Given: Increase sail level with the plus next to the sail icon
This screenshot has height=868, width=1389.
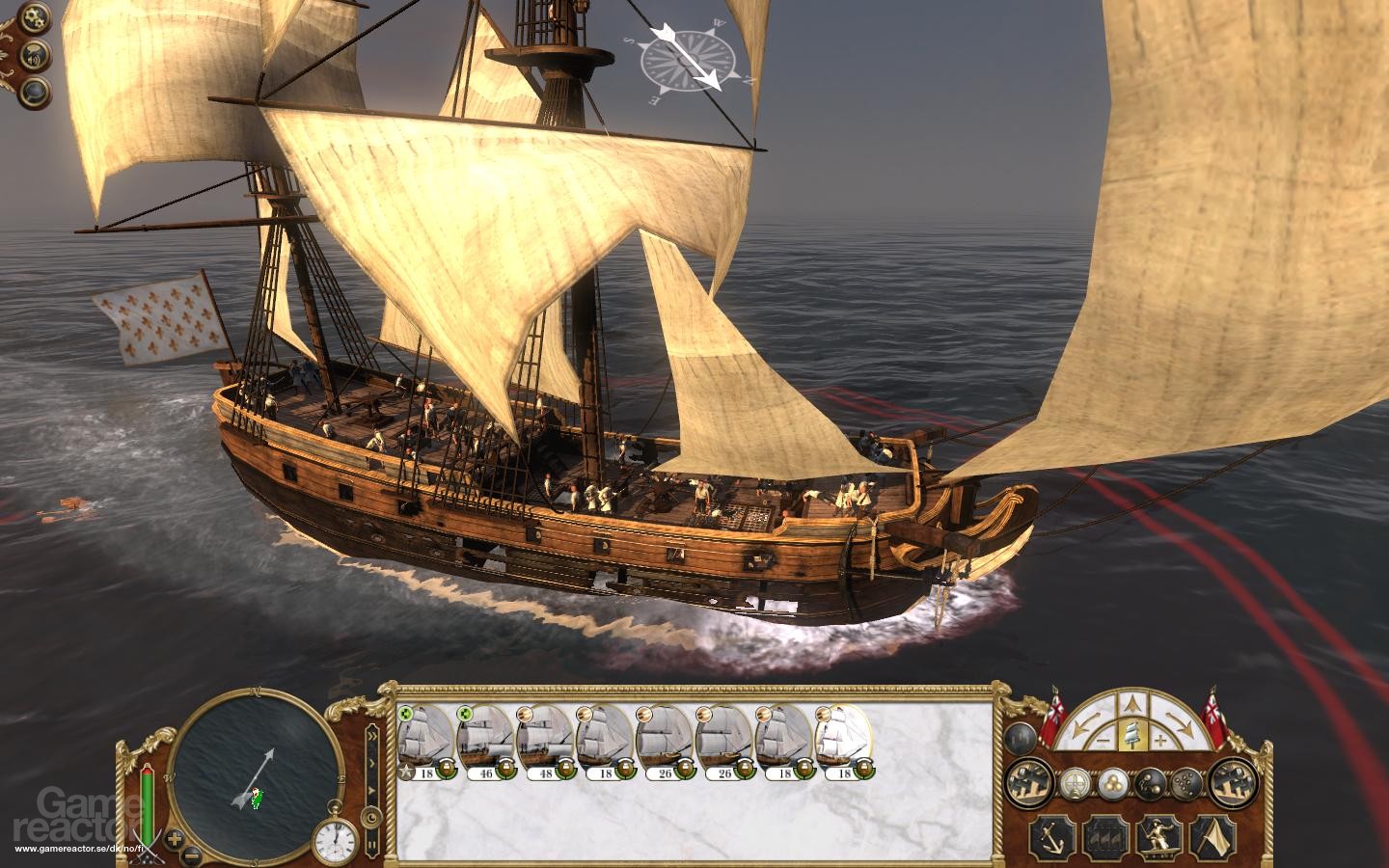Looking at the screenshot, I should [1161, 740].
